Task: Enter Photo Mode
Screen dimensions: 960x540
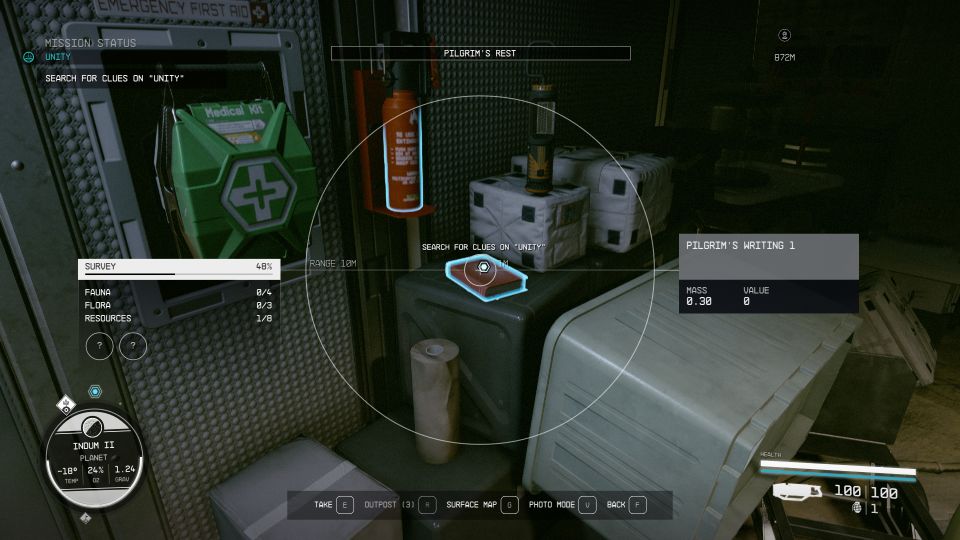Action: [562, 505]
